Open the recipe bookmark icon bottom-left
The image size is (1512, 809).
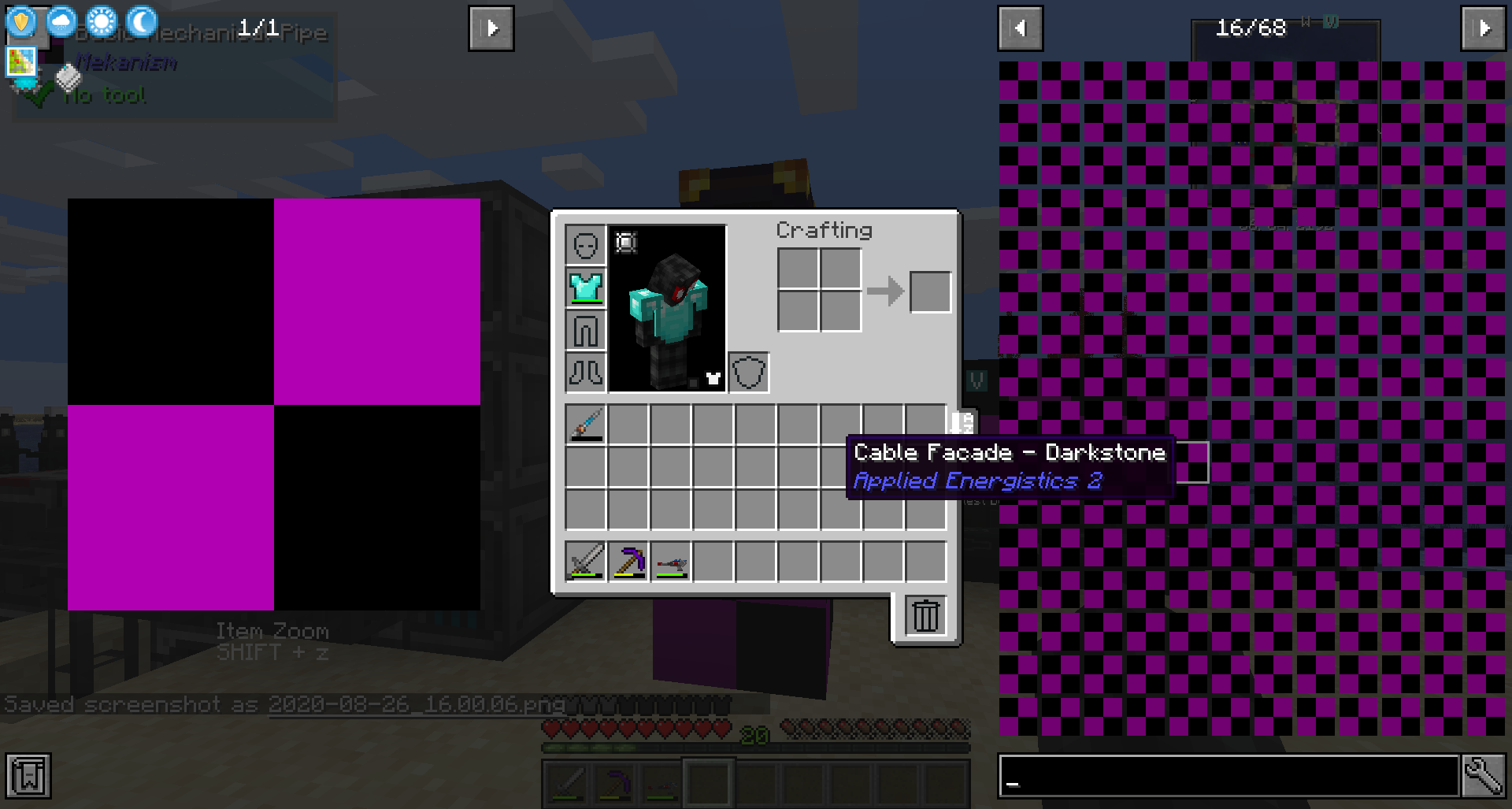[28, 776]
